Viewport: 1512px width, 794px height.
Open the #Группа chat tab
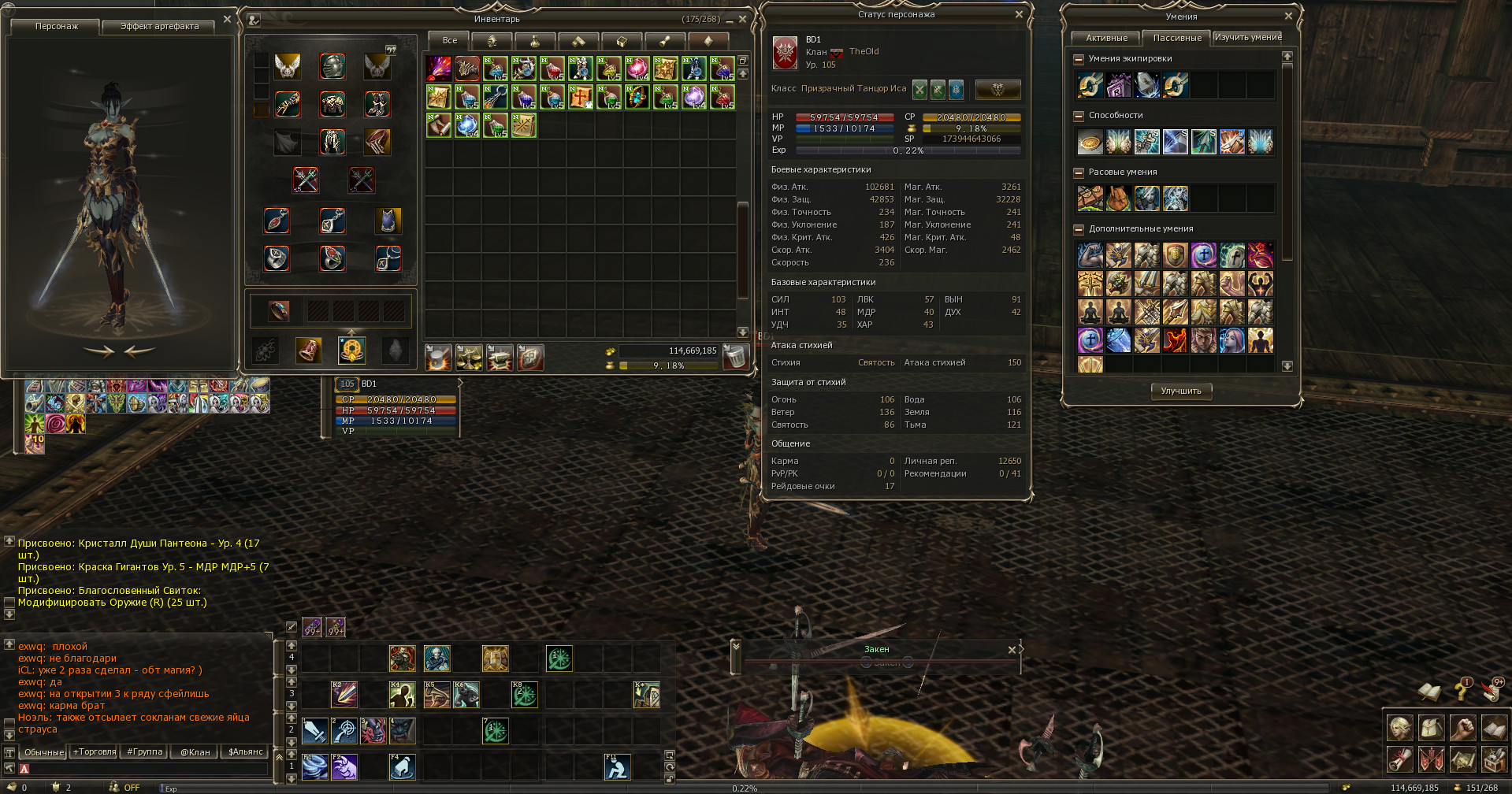145,752
